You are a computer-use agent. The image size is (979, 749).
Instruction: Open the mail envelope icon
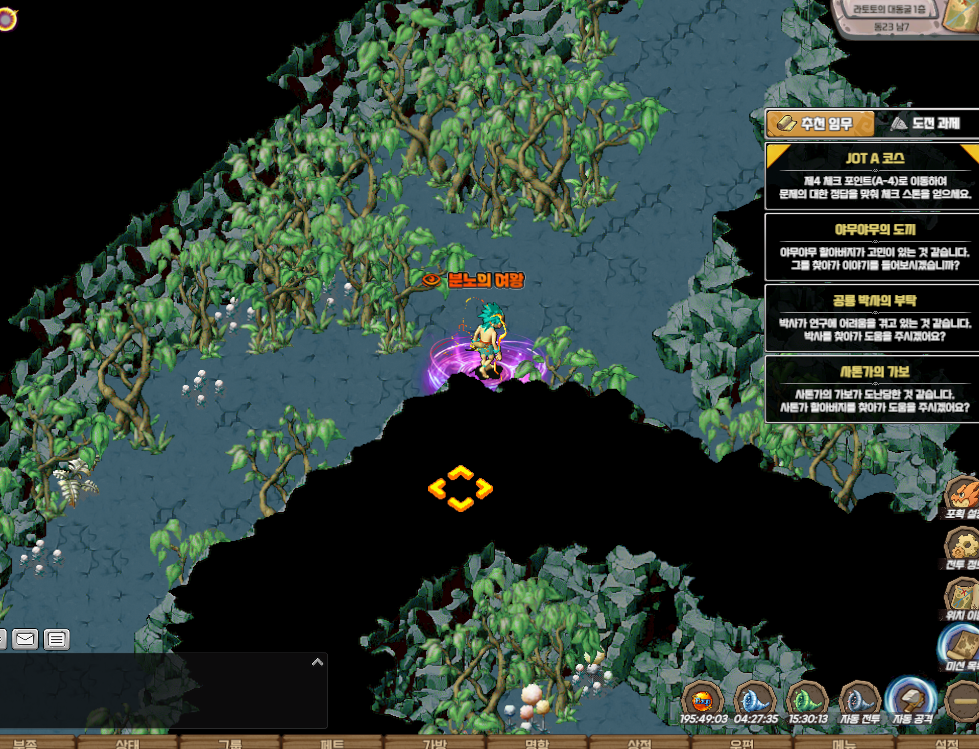pyautogui.click(x=25, y=638)
